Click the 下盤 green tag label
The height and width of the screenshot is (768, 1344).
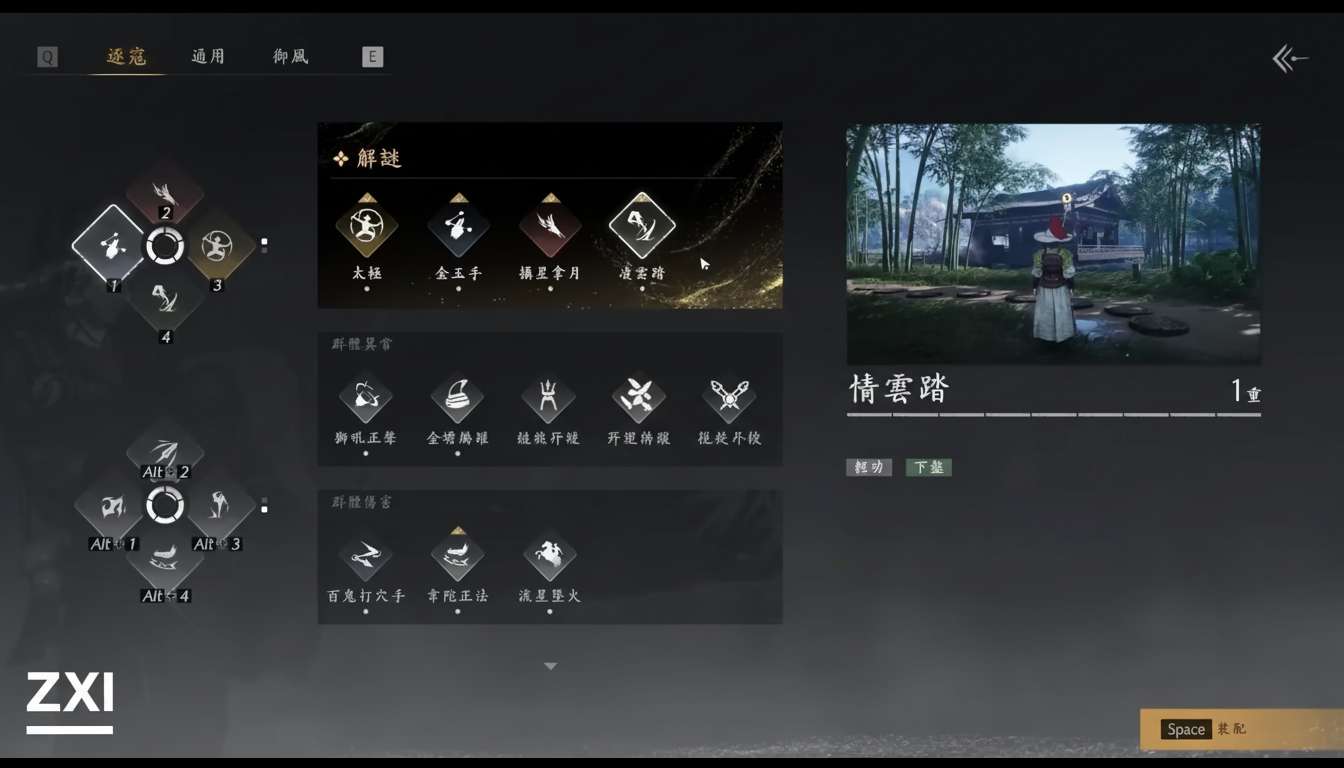coord(928,467)
